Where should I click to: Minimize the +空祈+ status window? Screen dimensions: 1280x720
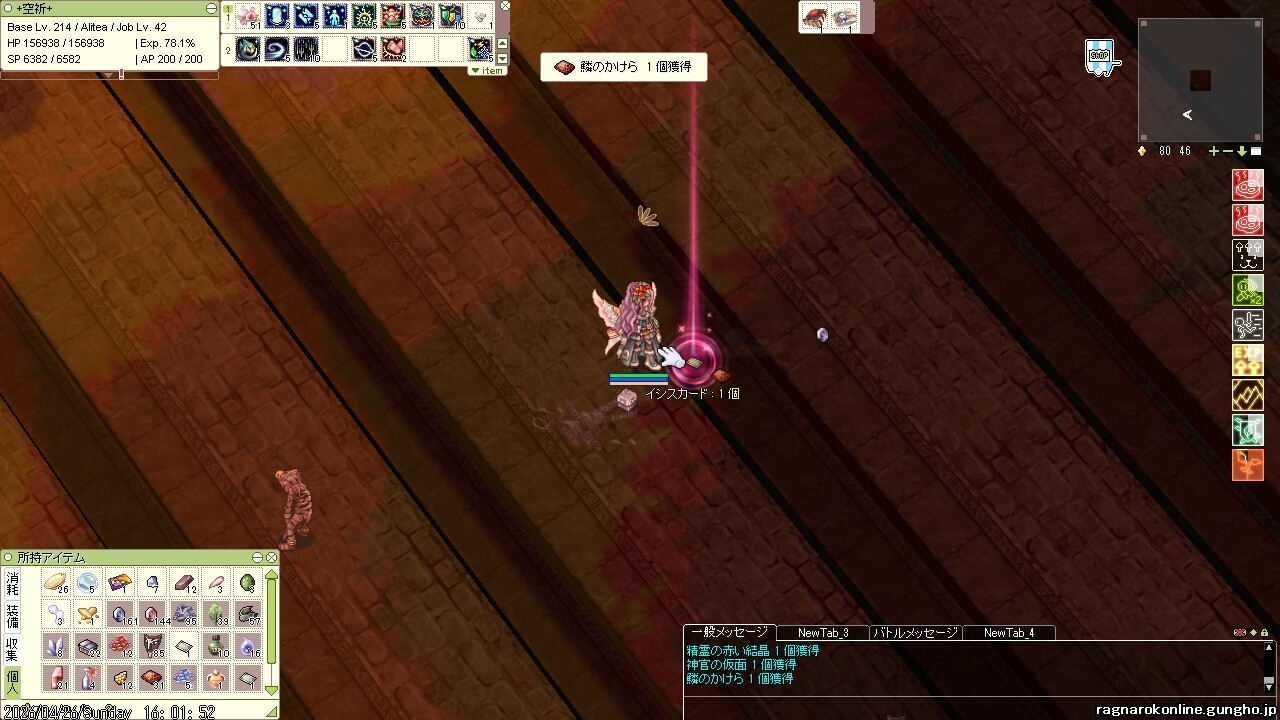click(211, 8)
